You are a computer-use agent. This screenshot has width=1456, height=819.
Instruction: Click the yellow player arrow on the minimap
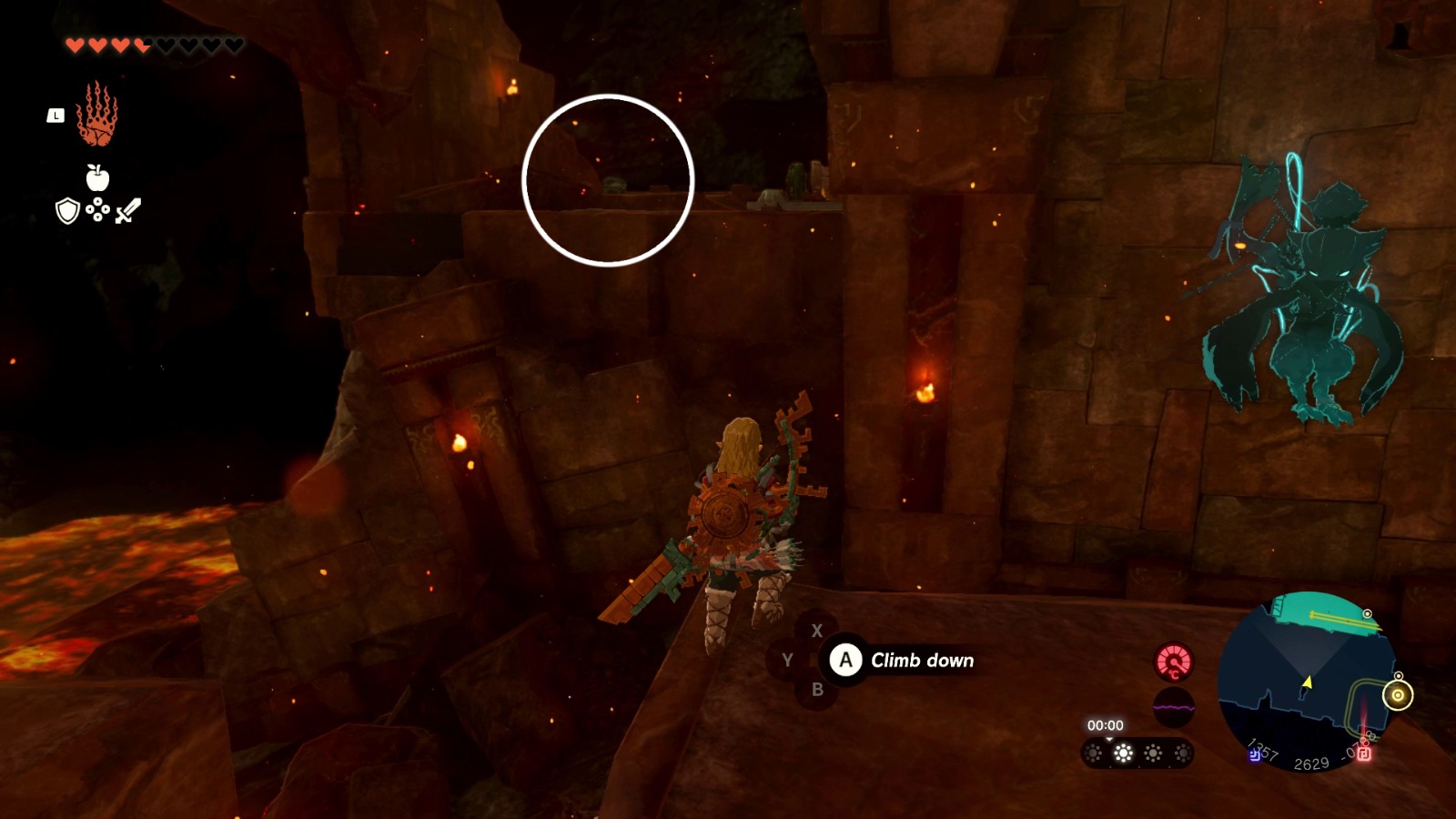pos(1309,682)
